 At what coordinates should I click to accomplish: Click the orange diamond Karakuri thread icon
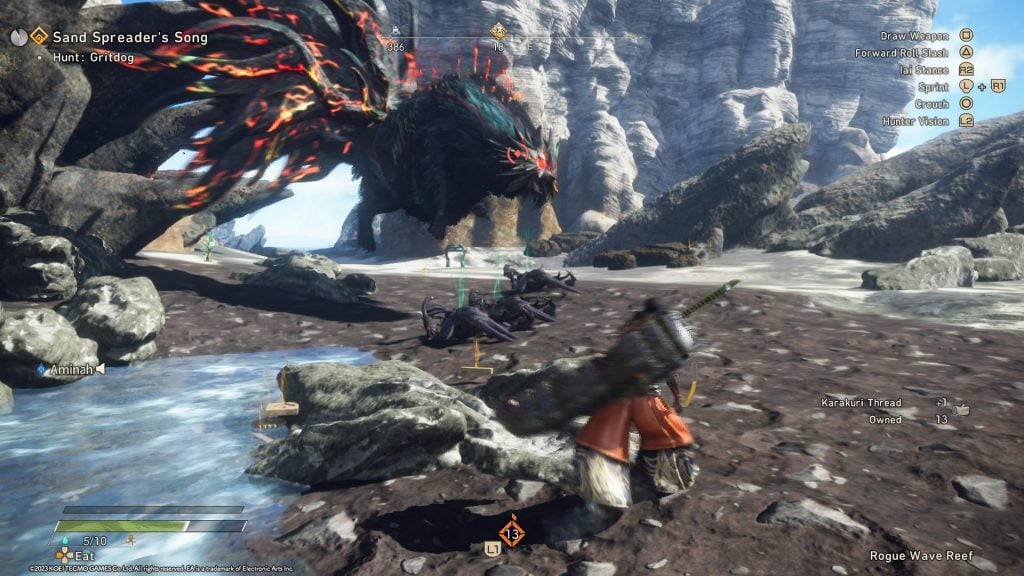point(512,532)
